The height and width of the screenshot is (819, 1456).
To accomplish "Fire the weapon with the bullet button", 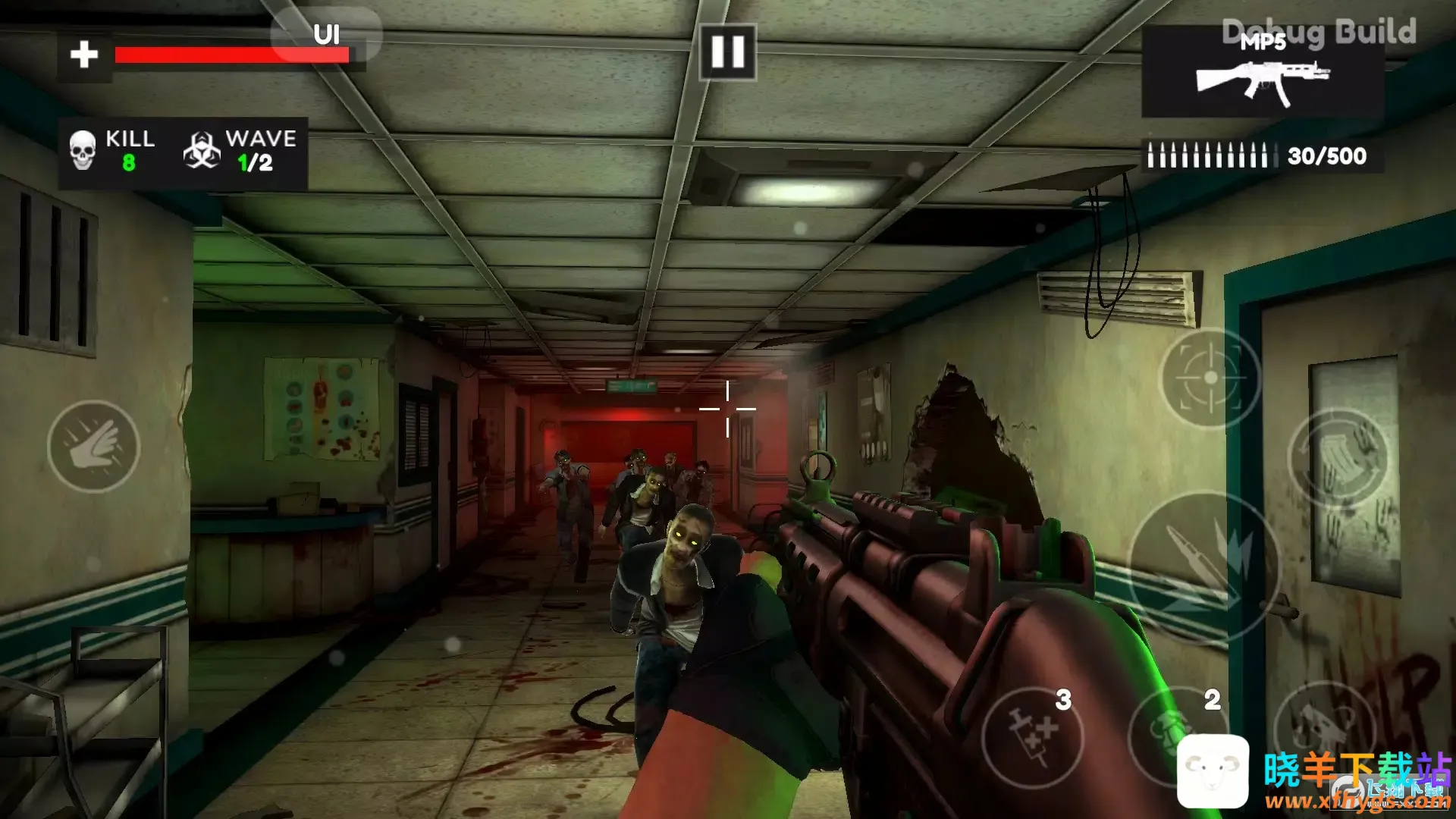I will (1204, 566).
